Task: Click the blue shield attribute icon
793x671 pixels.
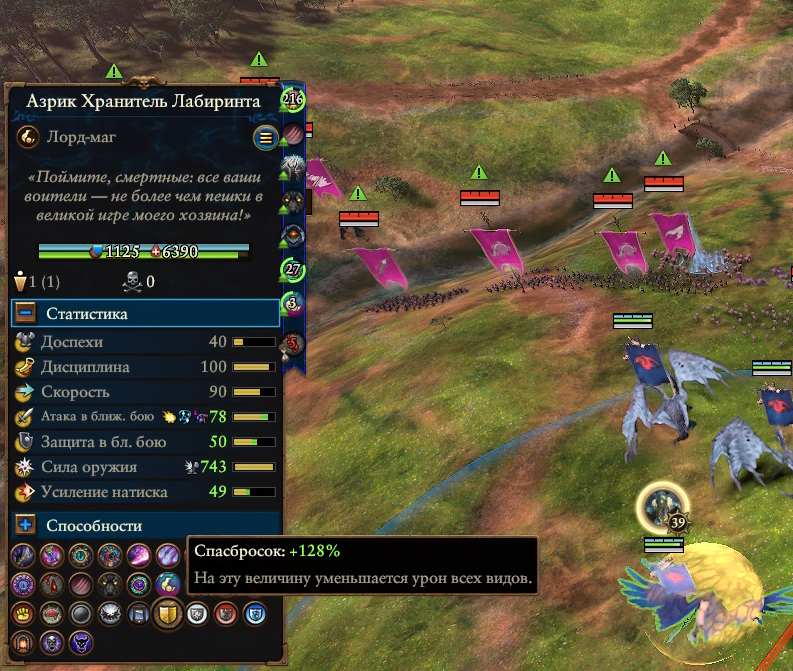Action: click(x=255, y=613)
